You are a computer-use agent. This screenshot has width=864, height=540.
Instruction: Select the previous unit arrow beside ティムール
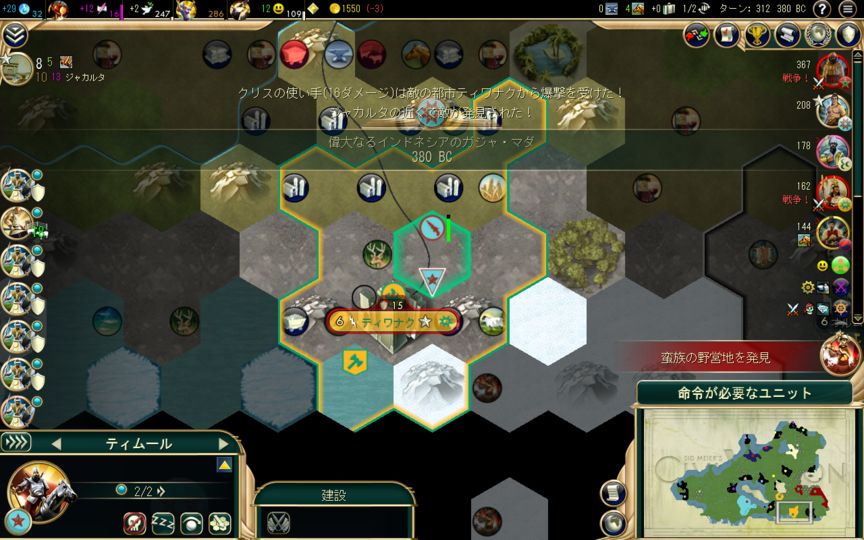pos(57,444)
